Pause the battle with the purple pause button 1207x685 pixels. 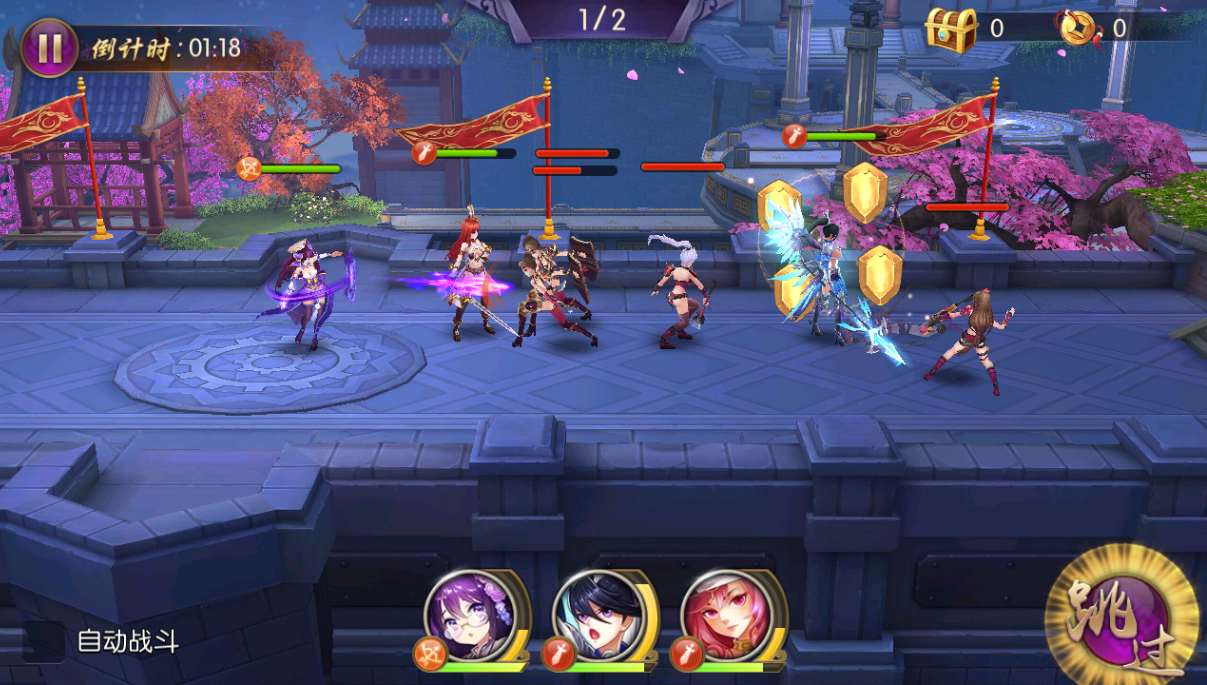pyautogui.click(x=49, y=48)
